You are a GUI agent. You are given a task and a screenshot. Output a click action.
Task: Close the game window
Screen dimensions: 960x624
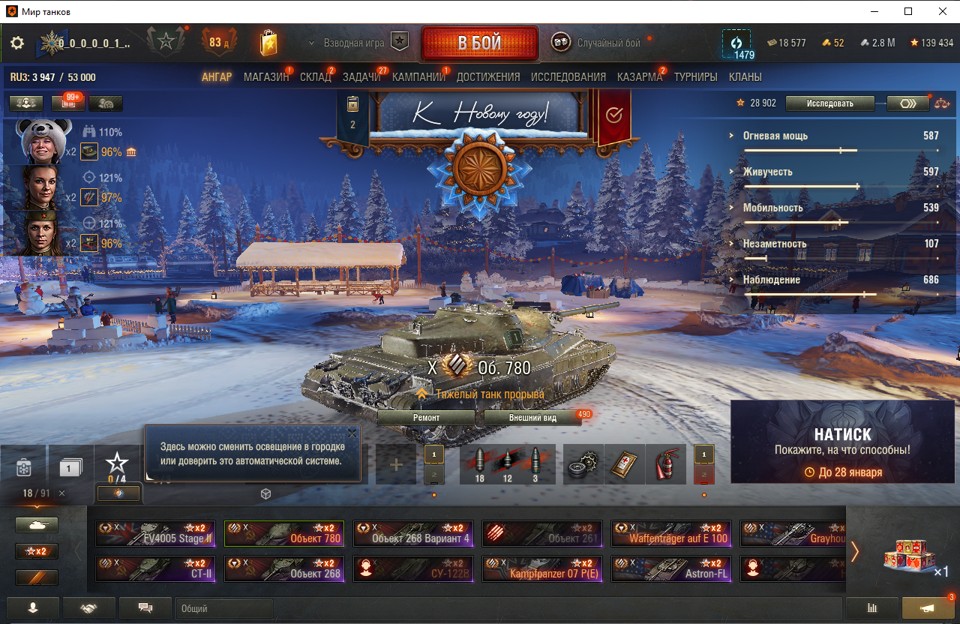pyautogui.click(x=941, y=11)
